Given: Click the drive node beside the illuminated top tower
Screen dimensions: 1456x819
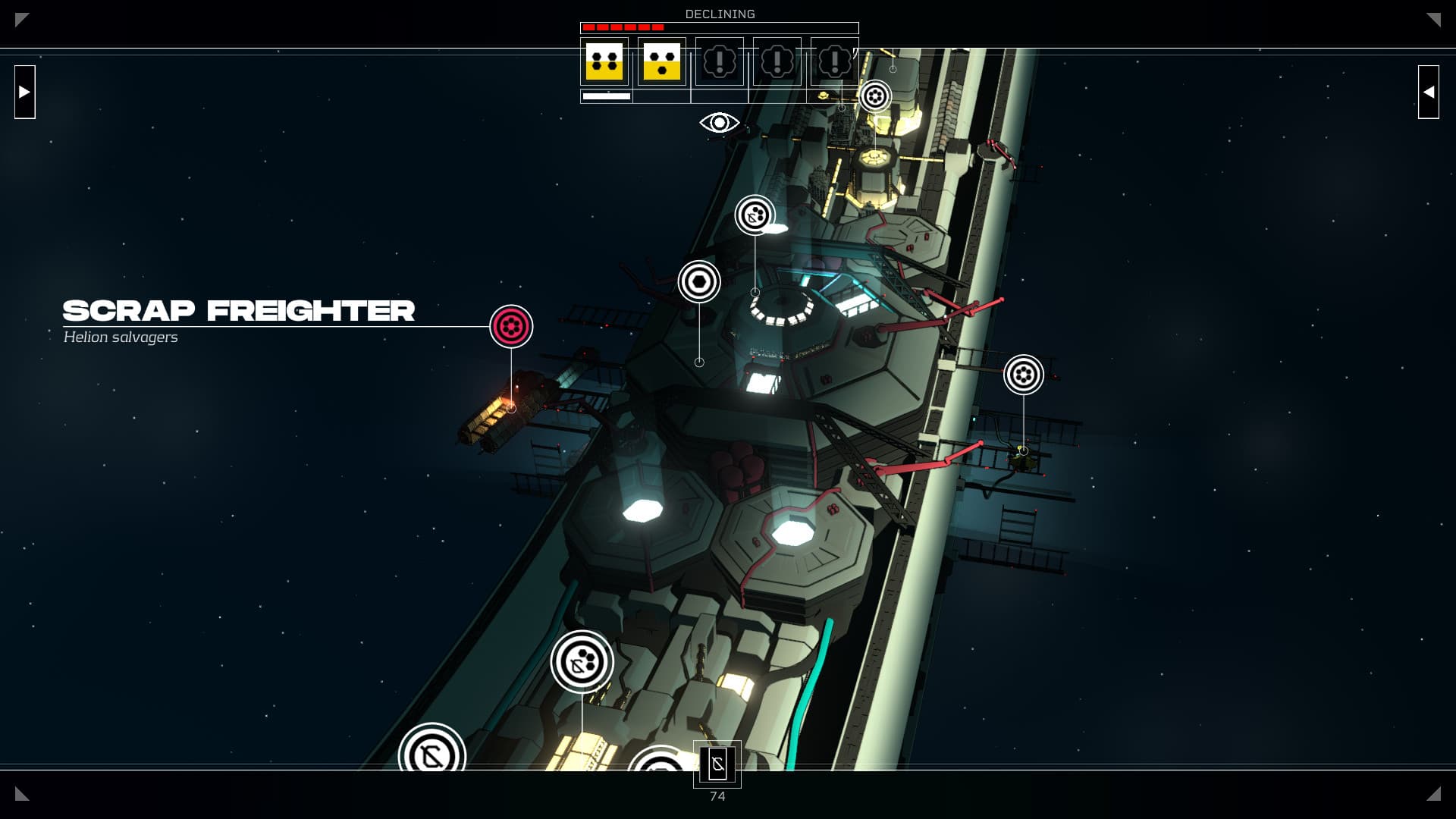Looking at the screenshot, I should pyautogui.click(x=876, y=97).
